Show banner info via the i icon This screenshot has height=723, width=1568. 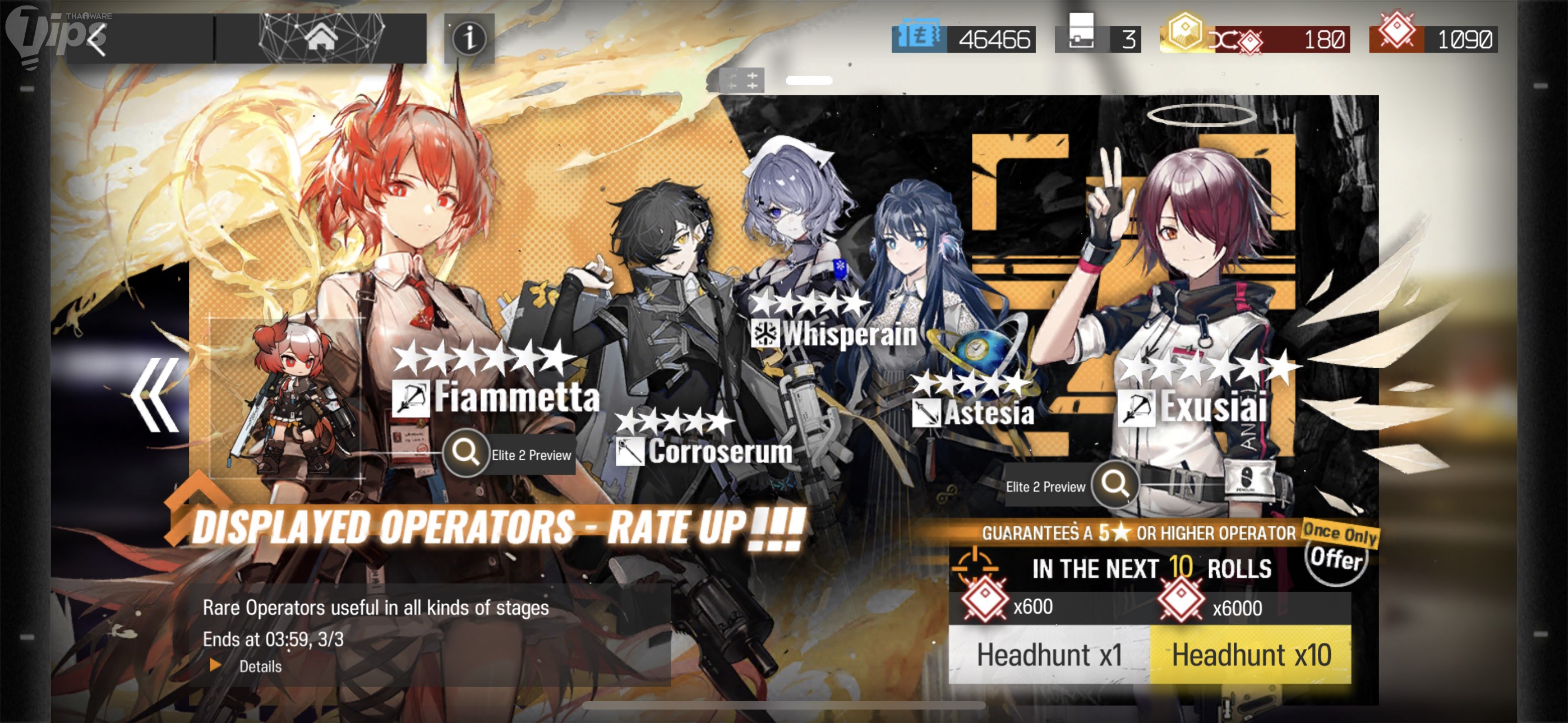click(x=469, y=39)
